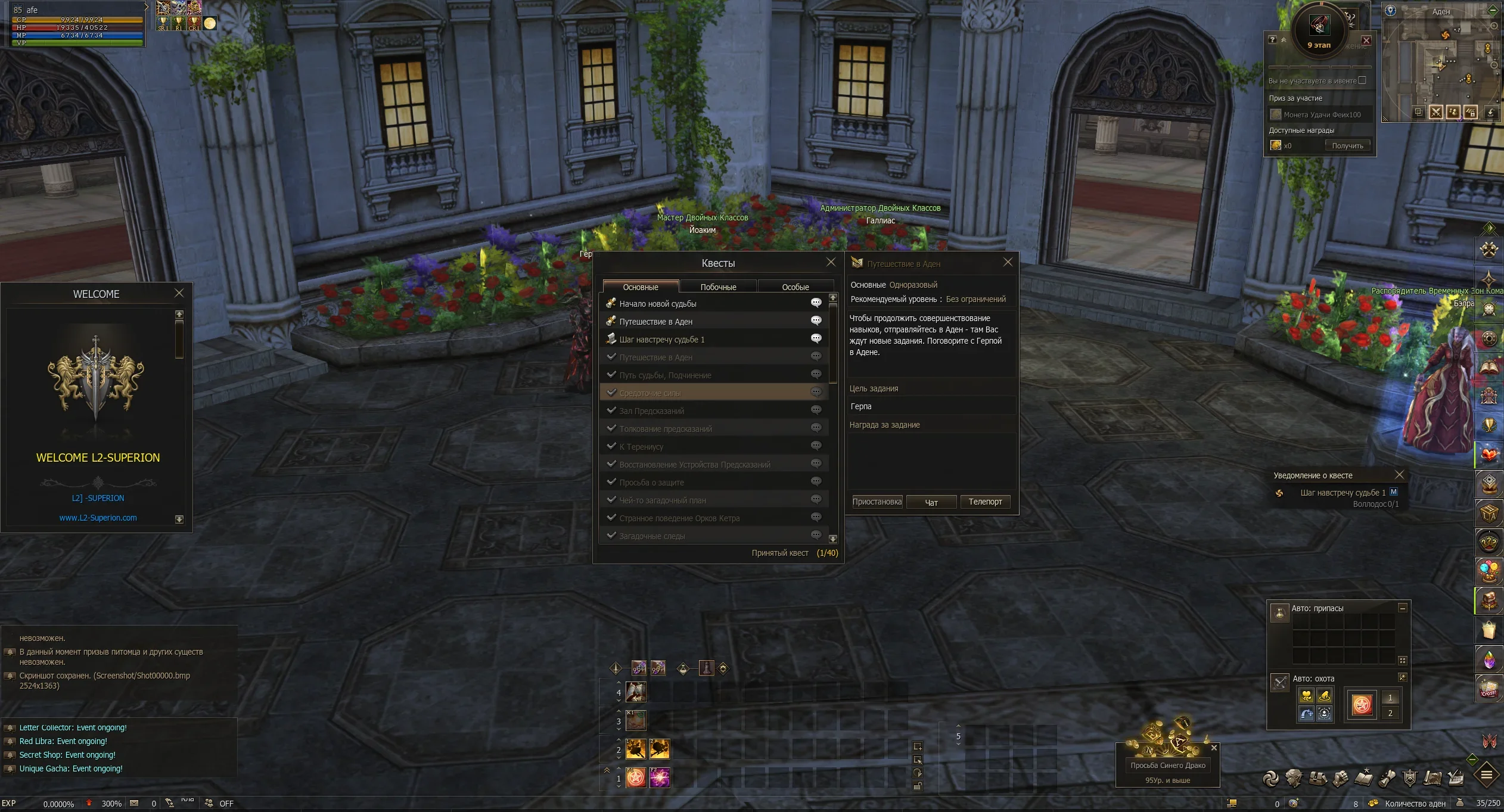The width and height of the screenshot is (1504, 812).
Task: Close the Уведомление о квесте tracker
Action: pos(1399,475)
